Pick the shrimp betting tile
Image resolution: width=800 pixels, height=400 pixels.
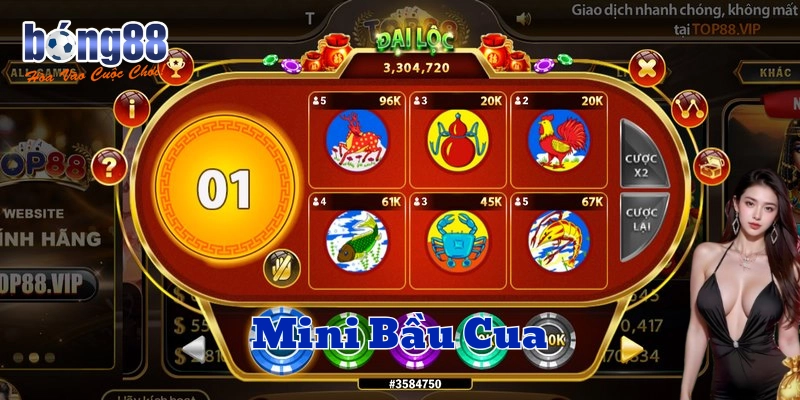click(557, 239)
